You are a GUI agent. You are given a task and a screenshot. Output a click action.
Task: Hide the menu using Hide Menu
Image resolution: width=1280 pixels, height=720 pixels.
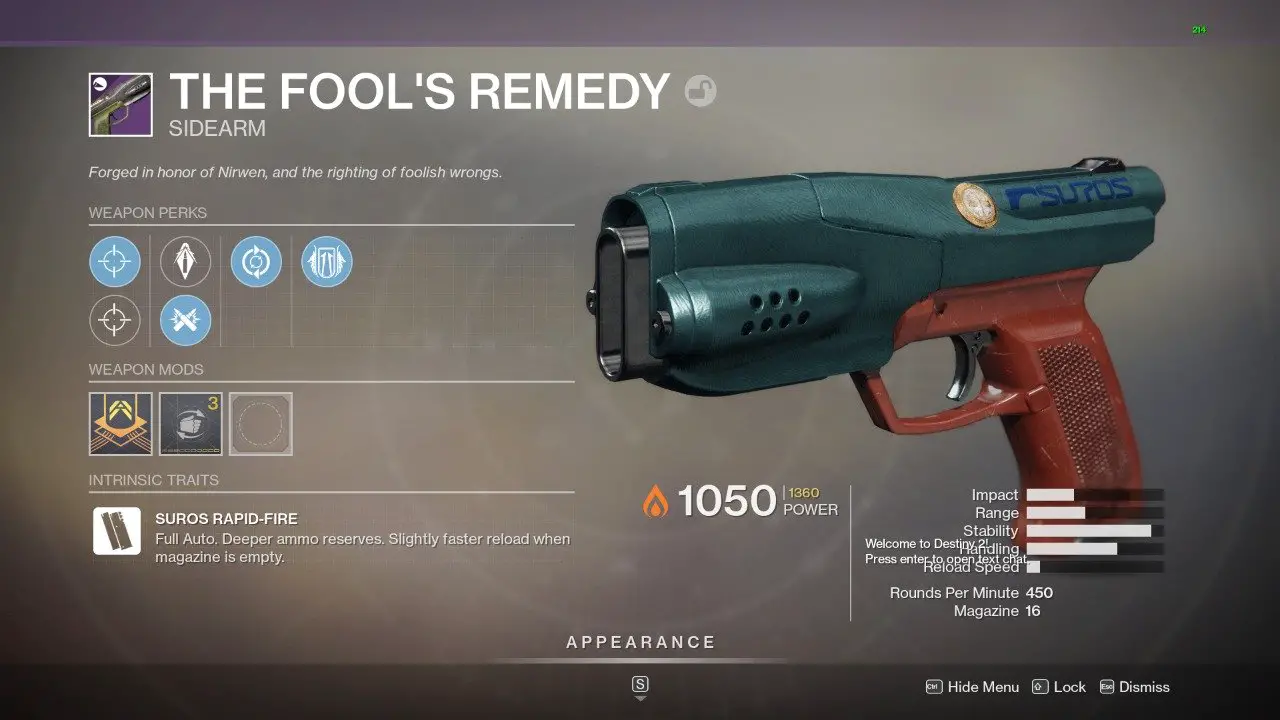973,687
